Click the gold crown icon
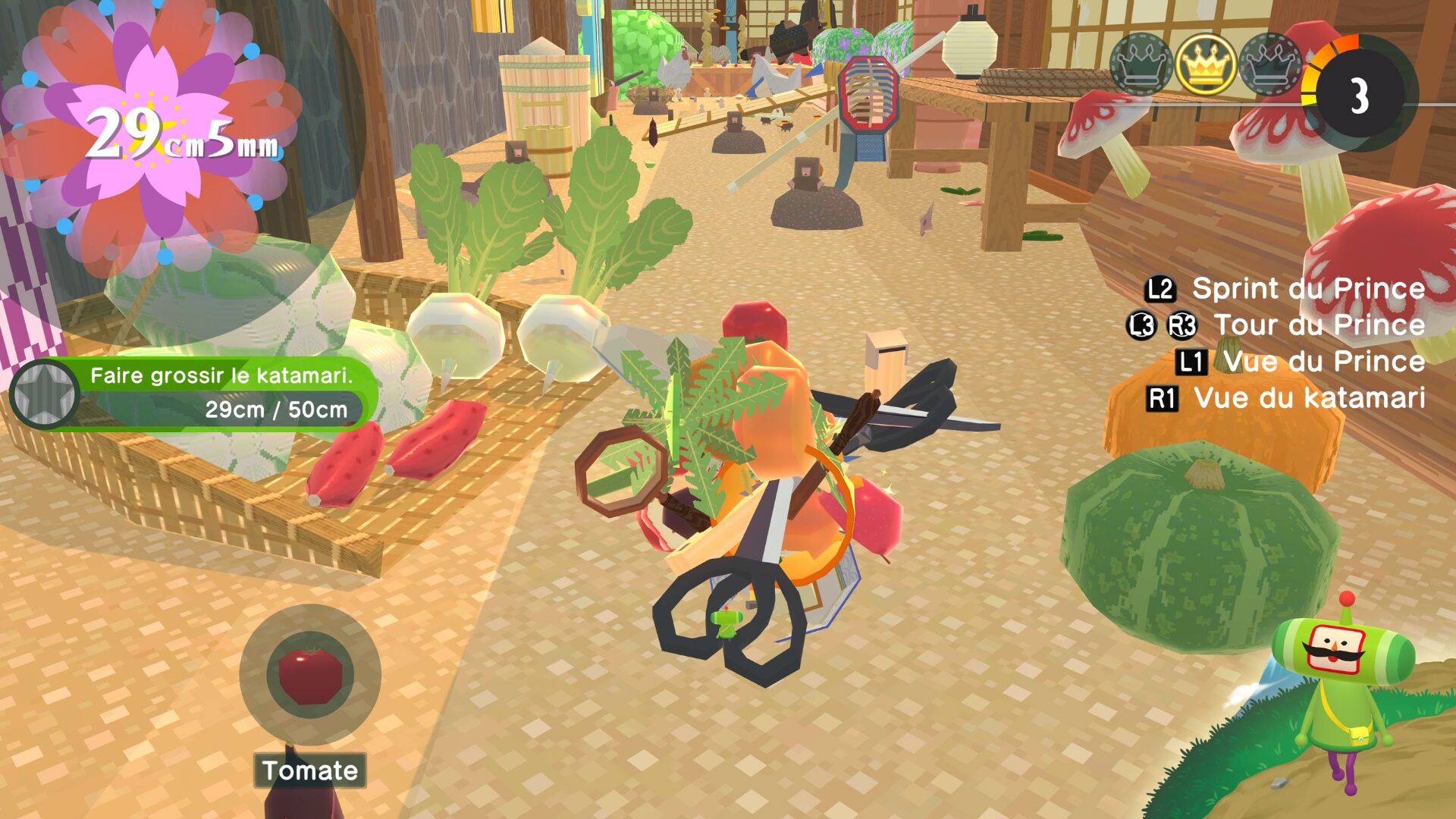 click(x=1206, y=64)
